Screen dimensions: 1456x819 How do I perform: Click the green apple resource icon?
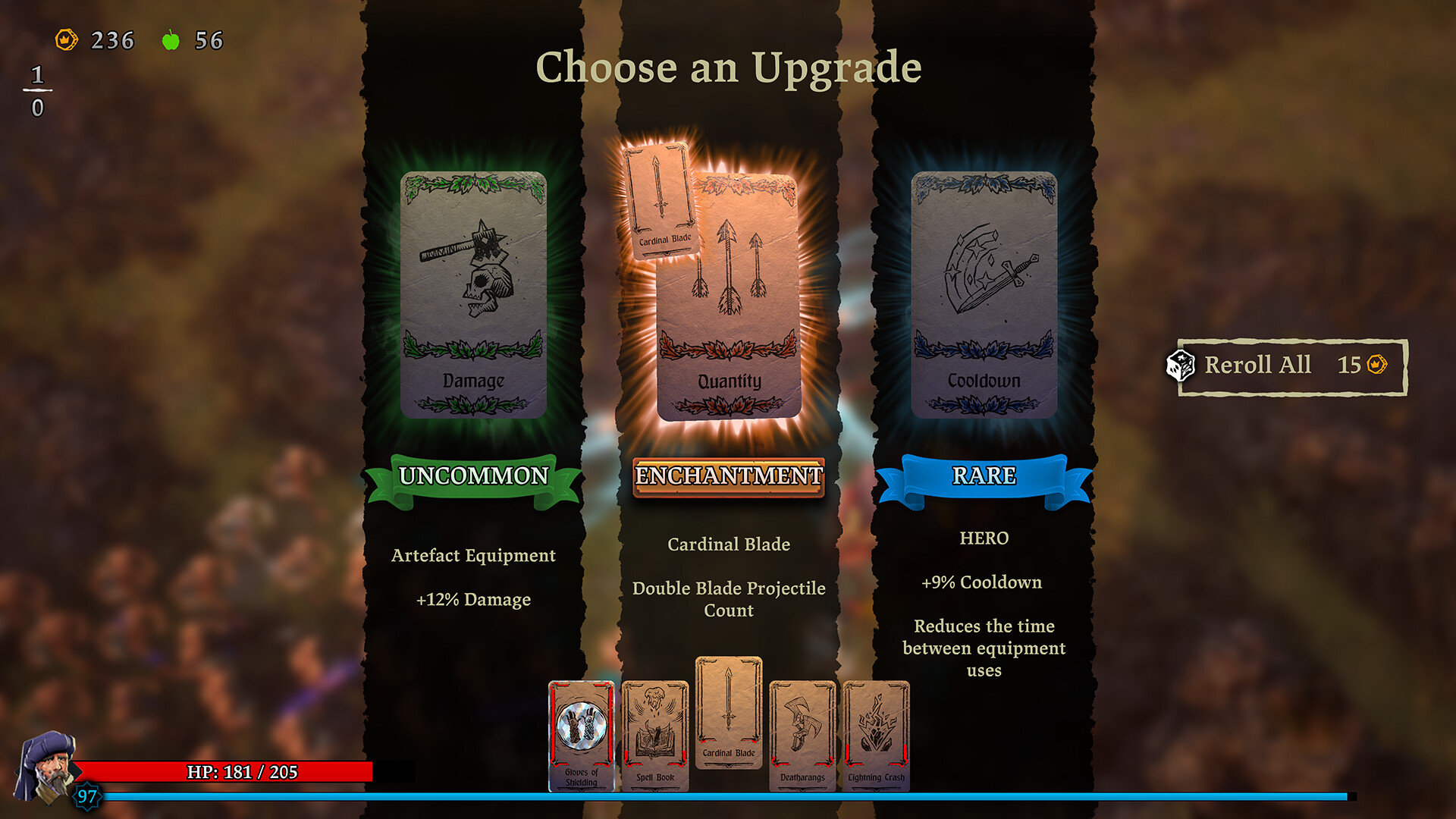pyautogui.click(x=171, y=39)
